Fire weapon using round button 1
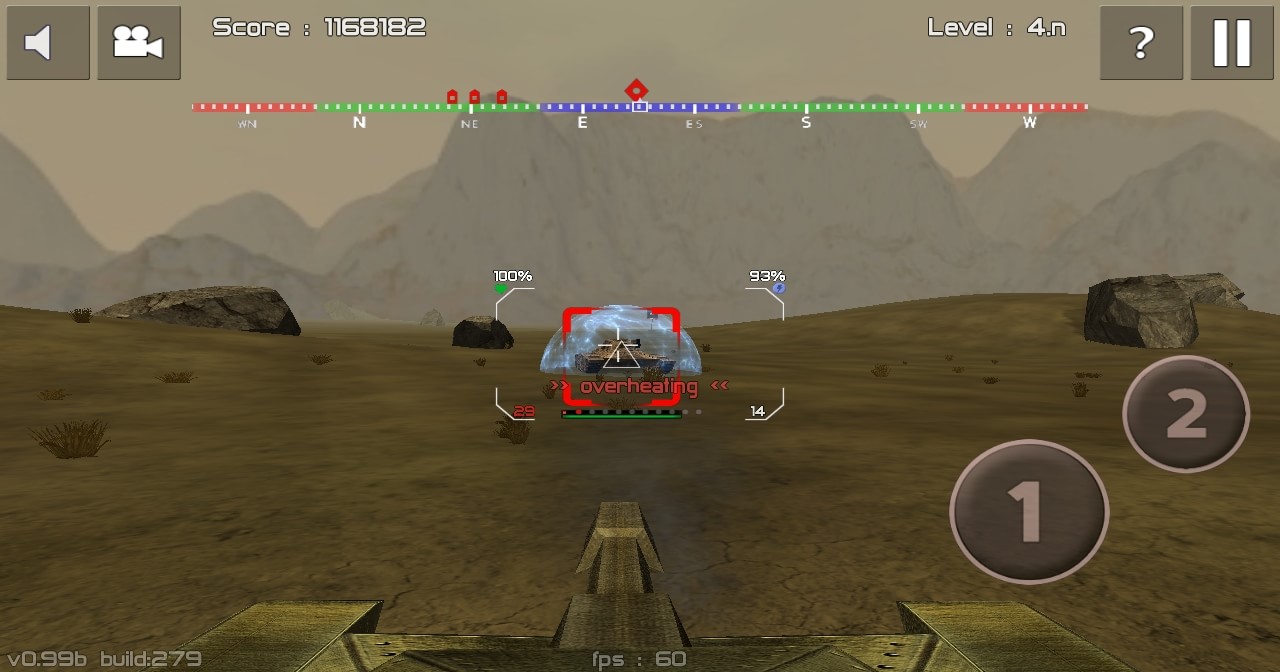The height and width of the screenshot is (672, 1280). click(x=1028, y=512)
